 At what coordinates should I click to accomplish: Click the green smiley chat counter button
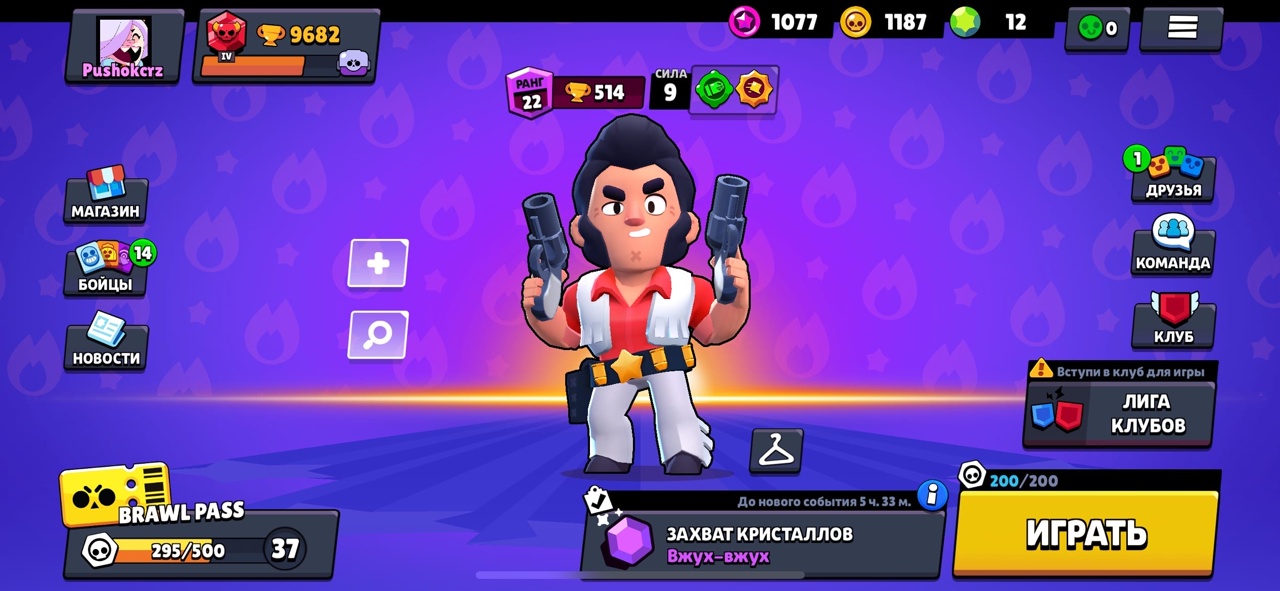1097,29
